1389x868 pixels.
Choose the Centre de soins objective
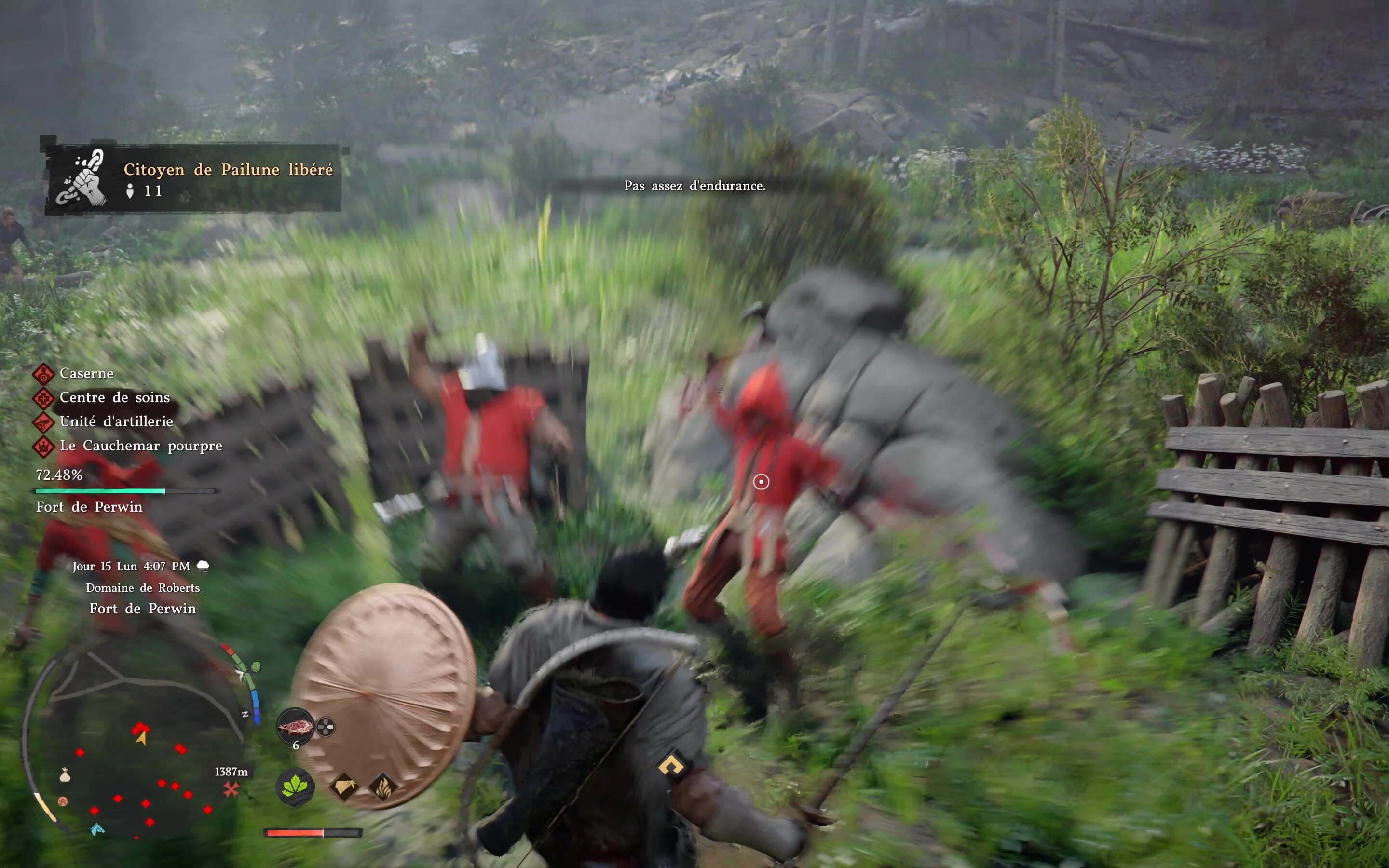pos(114,398)
